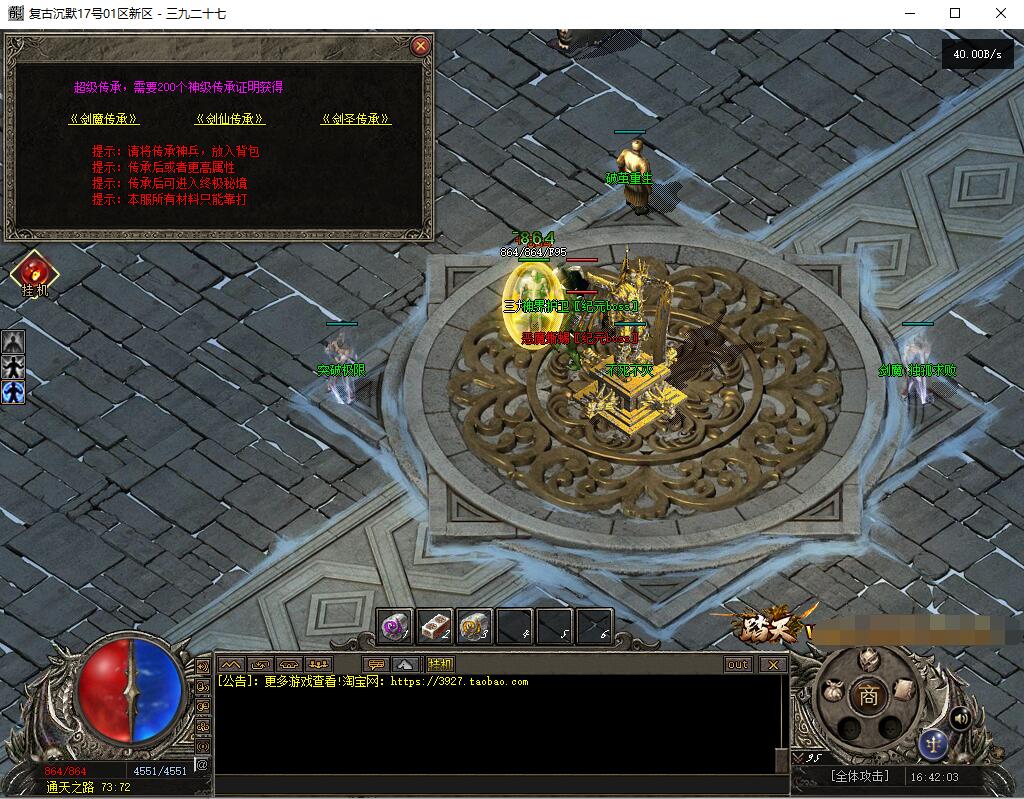Select the blue glowing figure status icon
Viewport: 1024px width, 799px height.
point(13,392)
